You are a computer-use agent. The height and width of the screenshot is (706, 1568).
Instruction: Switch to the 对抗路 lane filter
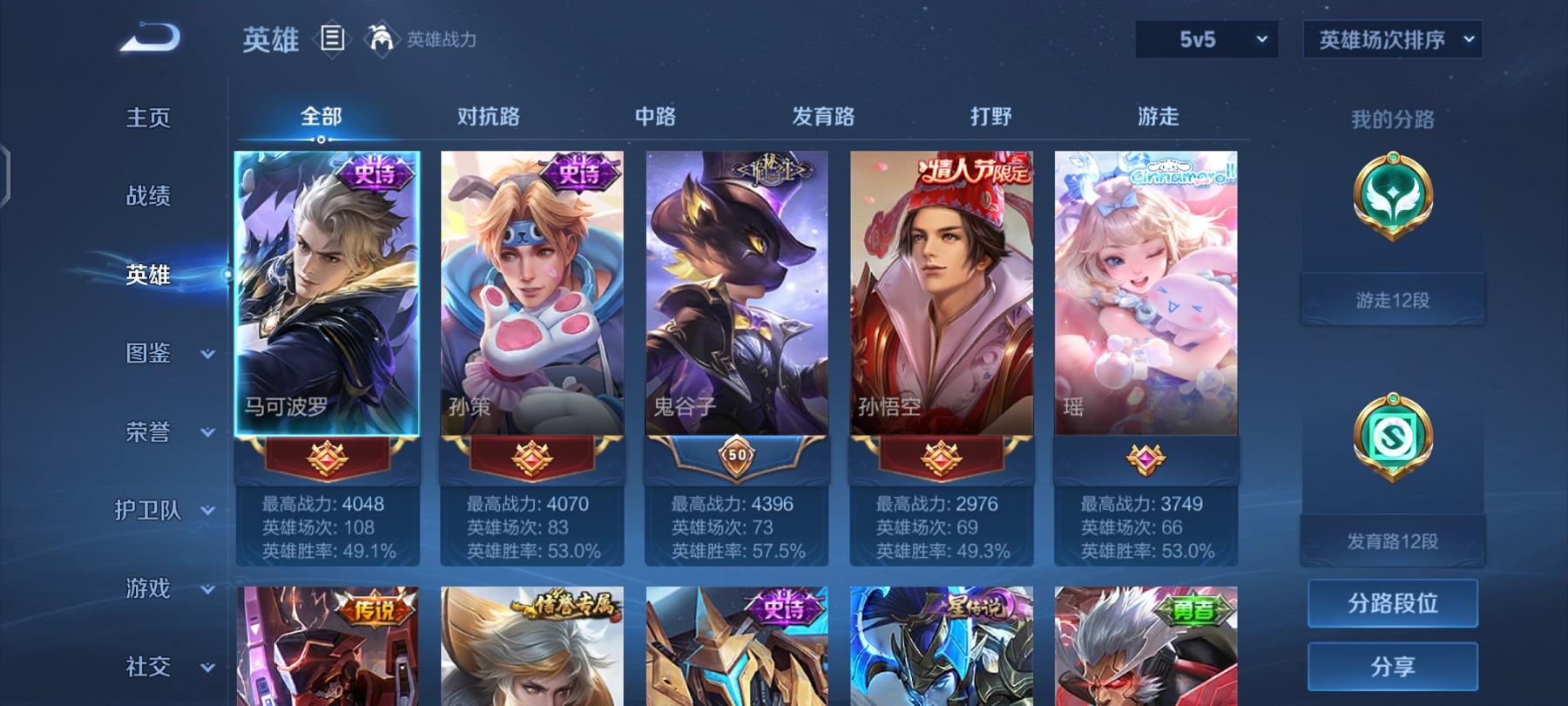(488, 116)
